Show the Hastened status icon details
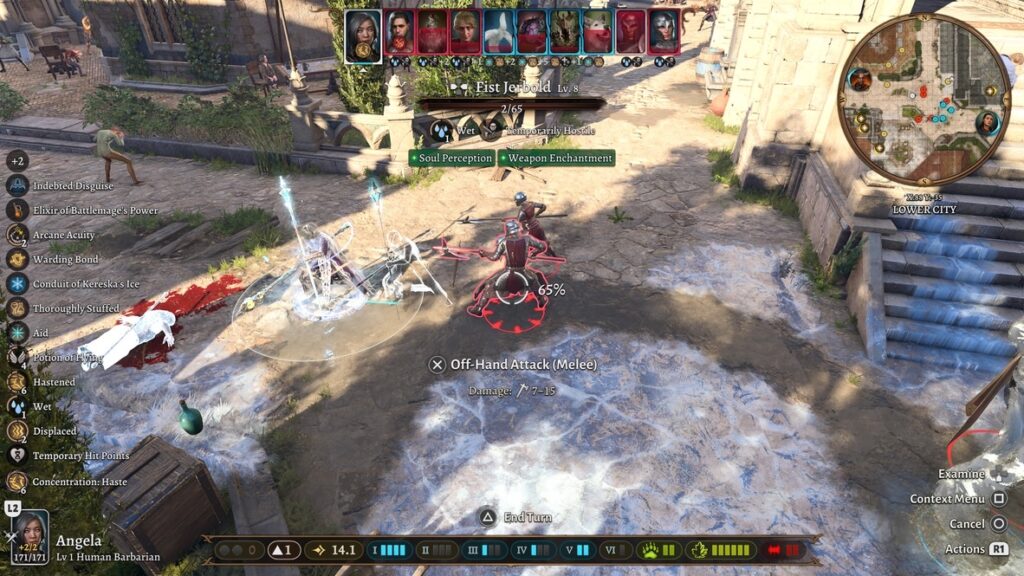The width and height of the screenshot is (1024, 576). coord(17,382)
